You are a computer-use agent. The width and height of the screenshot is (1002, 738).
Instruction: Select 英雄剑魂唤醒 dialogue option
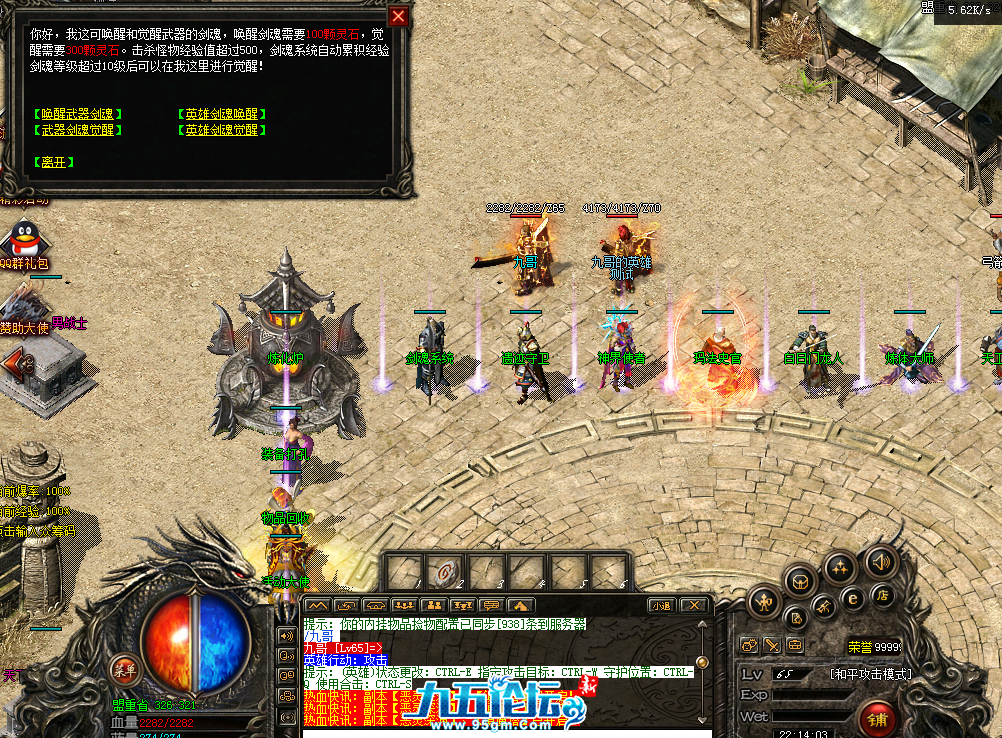(221, 114)
